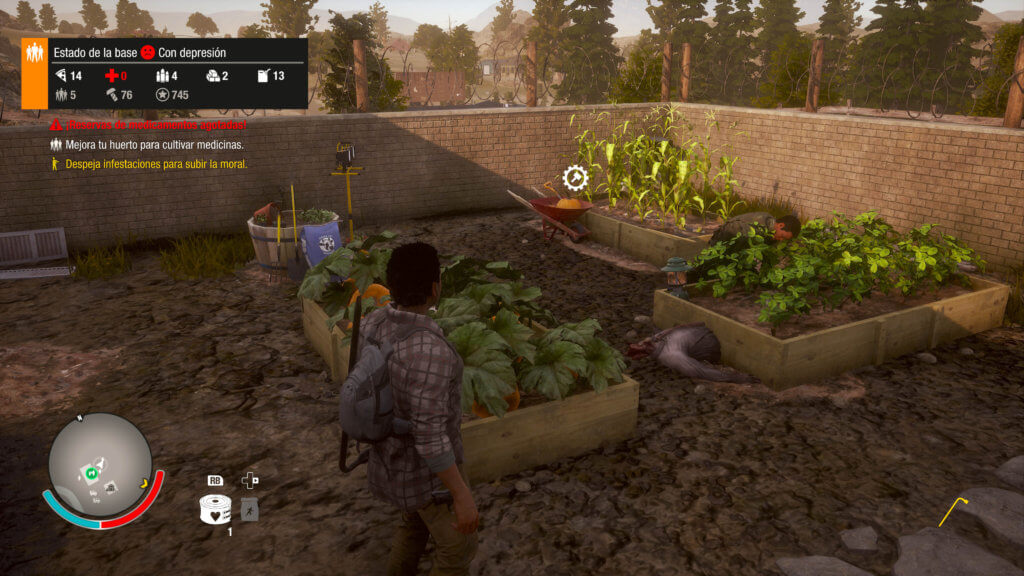Open the circular minimap
The height and width of the screenshot is (576, 1024).
click(100, 466)
